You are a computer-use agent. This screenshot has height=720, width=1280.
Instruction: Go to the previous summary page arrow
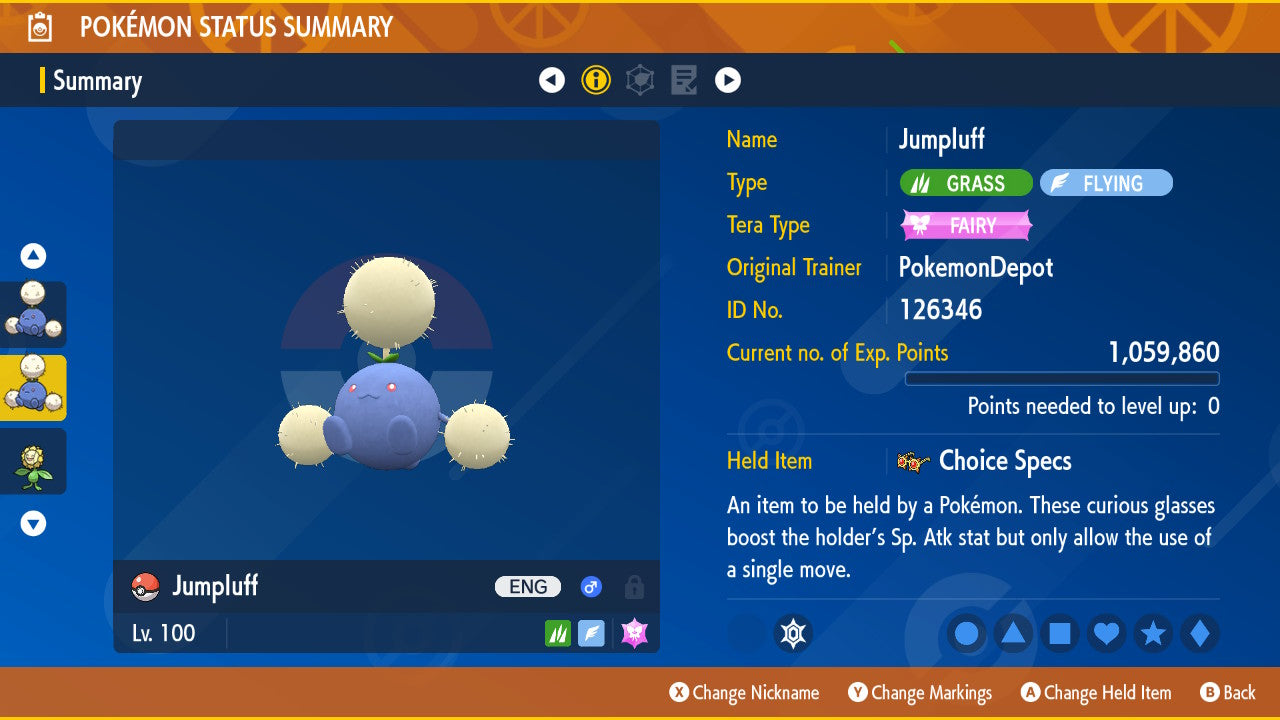point(552,80)
